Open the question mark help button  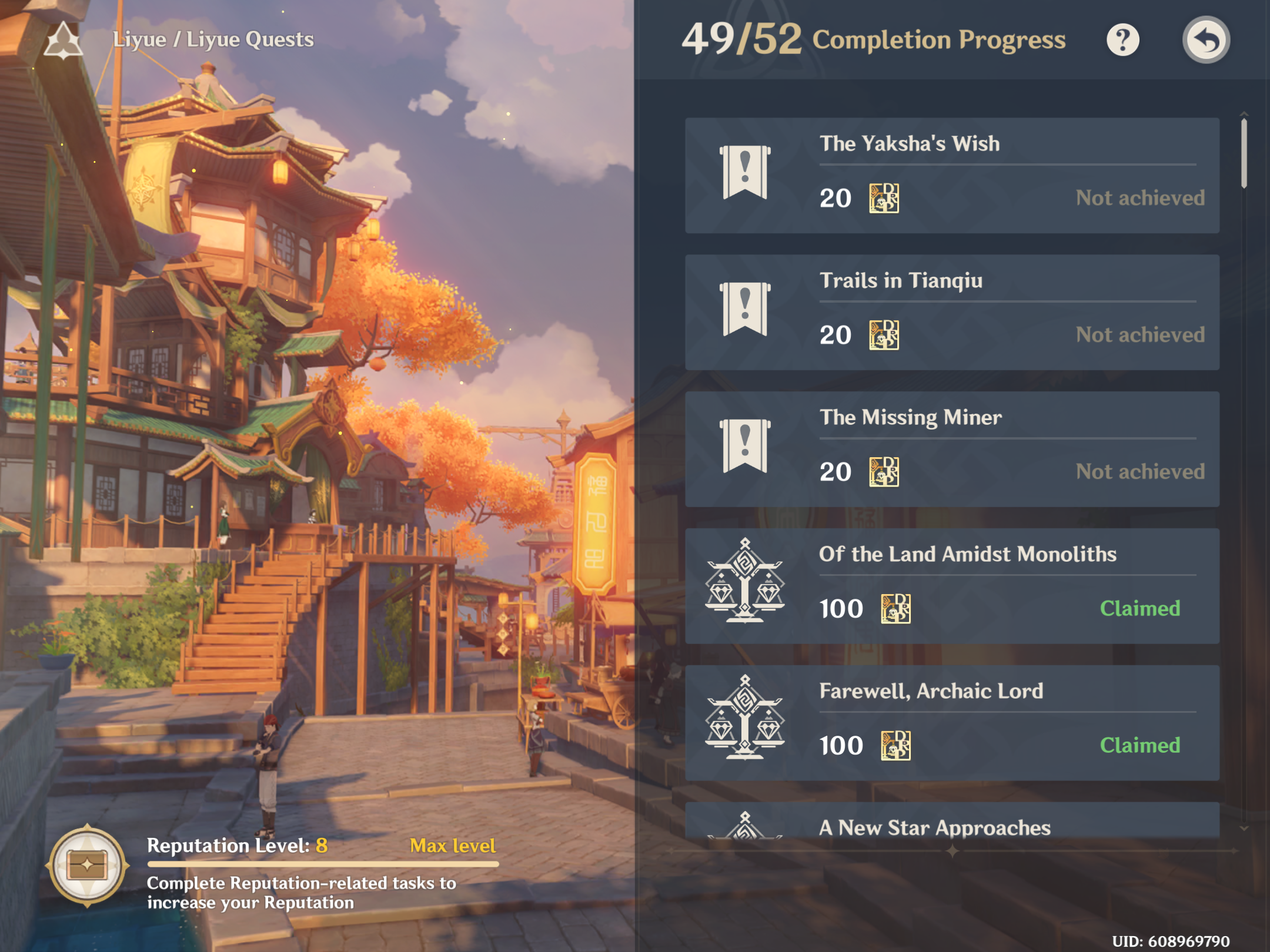tap(1122, 40)
